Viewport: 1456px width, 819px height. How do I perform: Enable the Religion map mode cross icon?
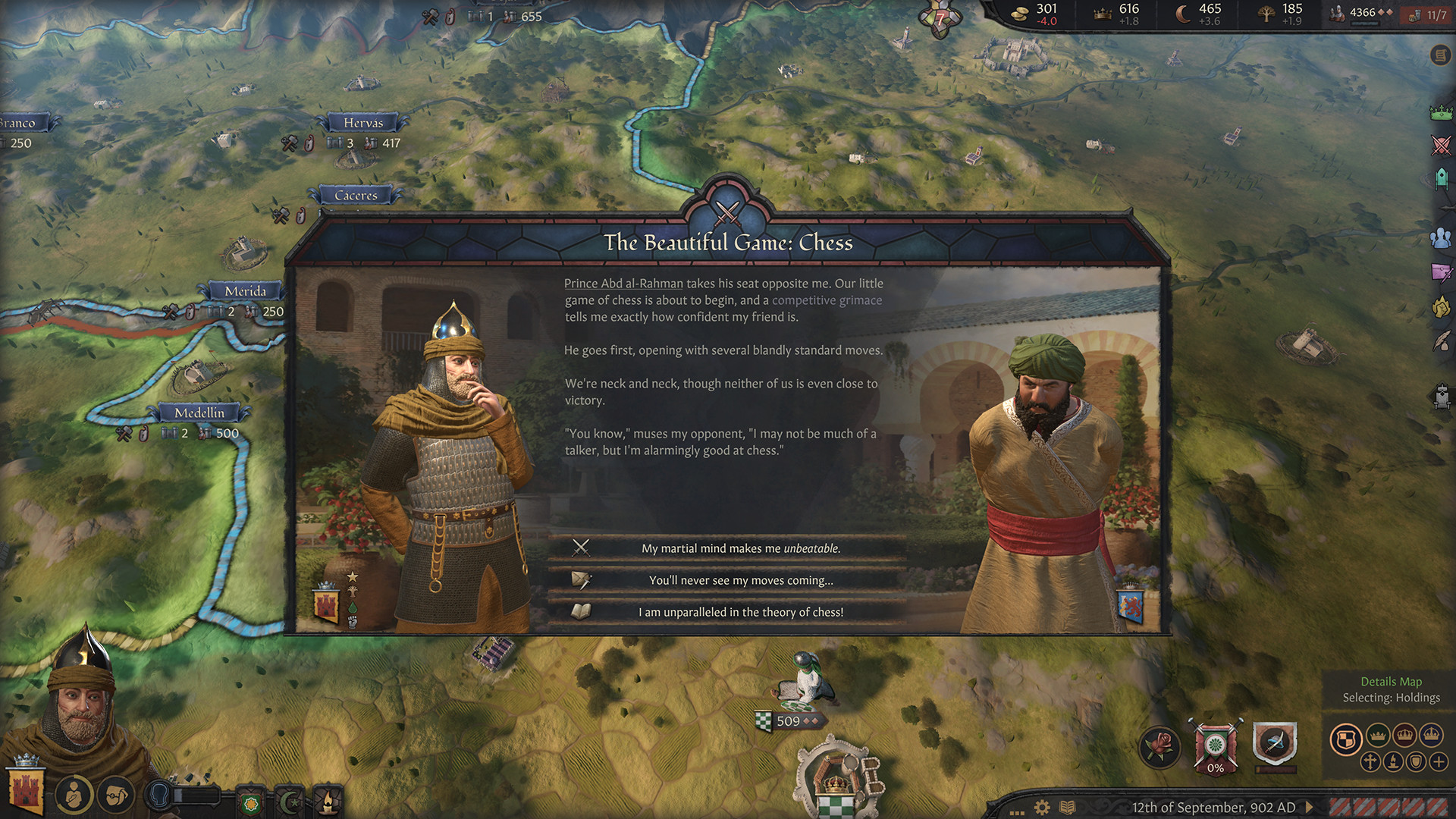pyautogui.click(x=1370, y=761)
